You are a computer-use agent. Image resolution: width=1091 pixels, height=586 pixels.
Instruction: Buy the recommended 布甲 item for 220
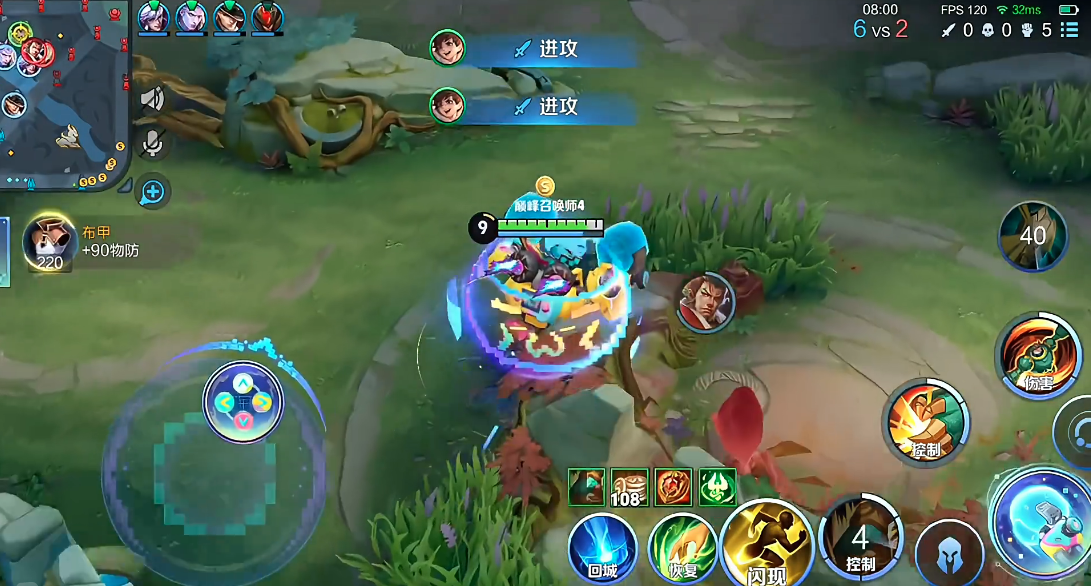coord(50,243)
